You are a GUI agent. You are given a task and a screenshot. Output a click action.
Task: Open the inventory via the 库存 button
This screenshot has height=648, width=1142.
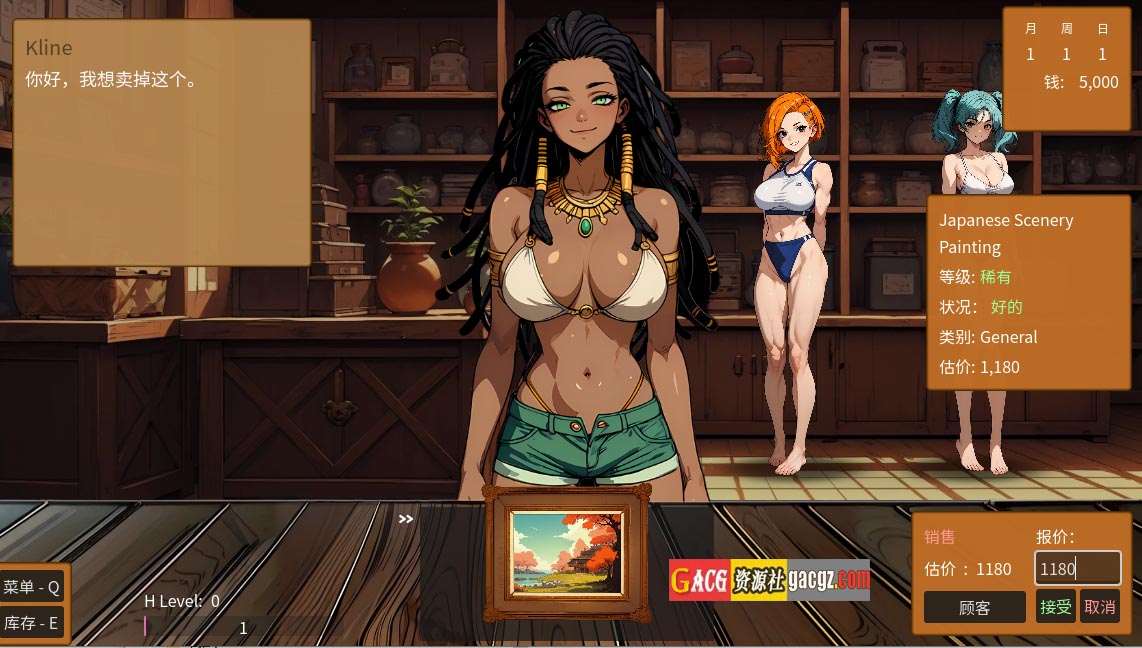pos(32,623)
